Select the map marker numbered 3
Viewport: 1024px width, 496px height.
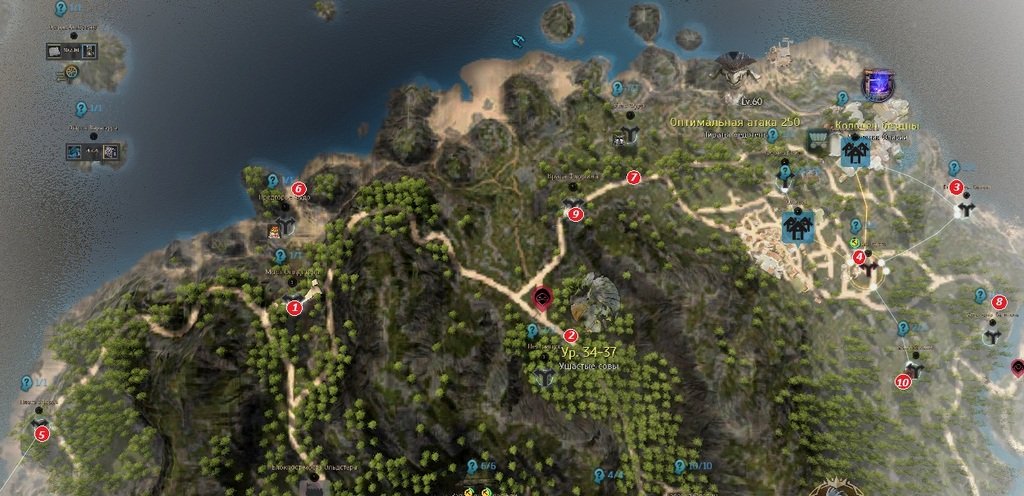(956, 187)
